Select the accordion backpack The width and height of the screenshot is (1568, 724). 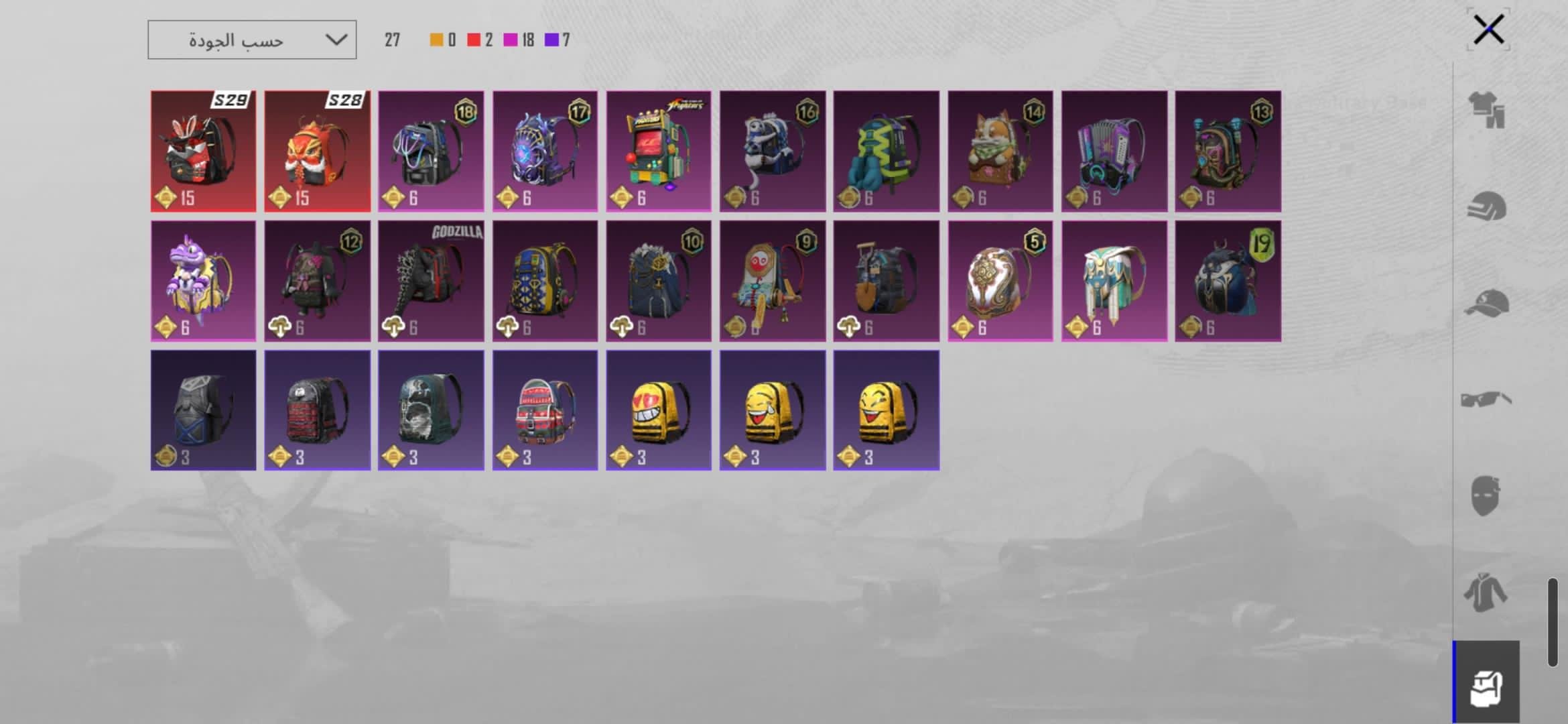point(1114,152)
